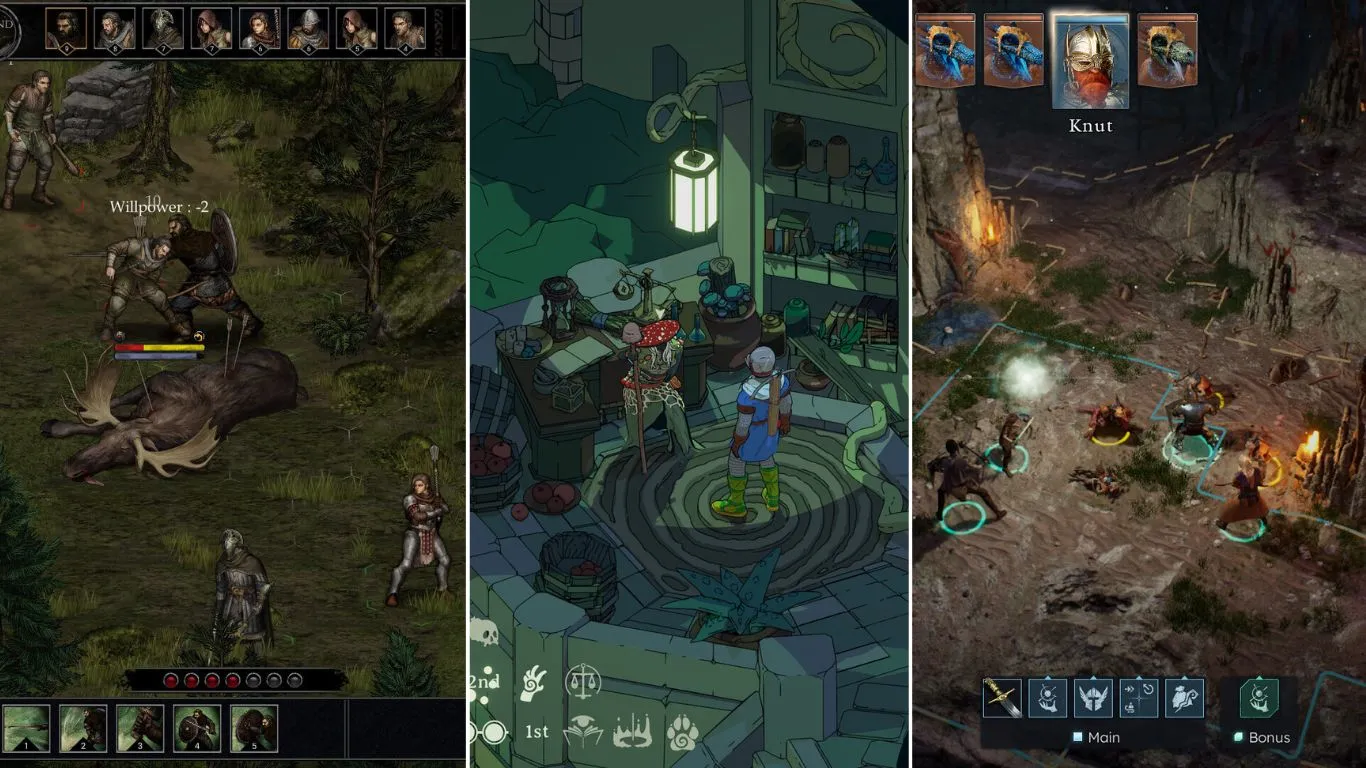
Task: Toggle the Main action indicator
Action: (1077, 736)
